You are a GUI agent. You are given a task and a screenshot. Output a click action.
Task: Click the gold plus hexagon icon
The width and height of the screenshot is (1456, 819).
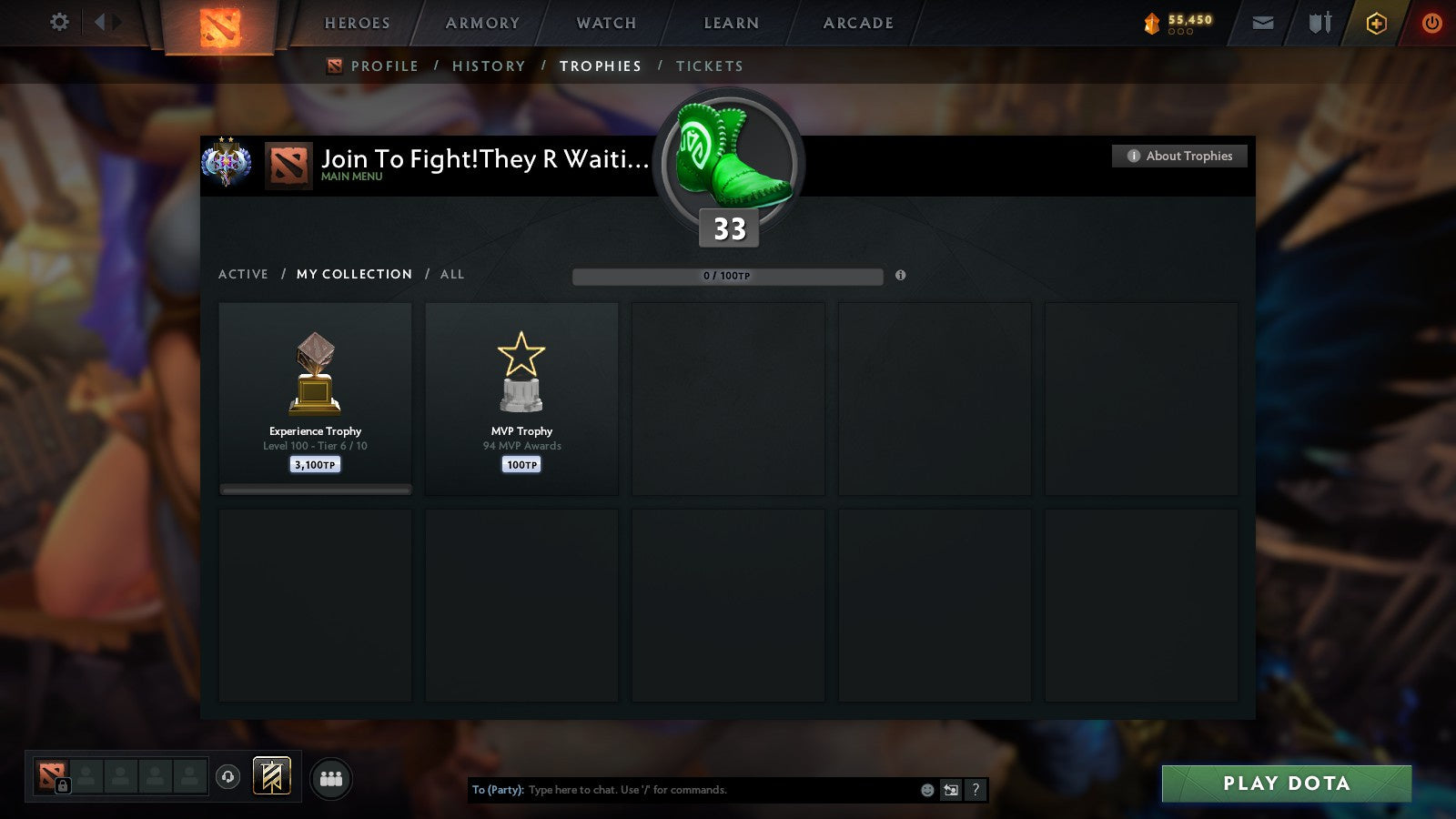point(1375,24)
